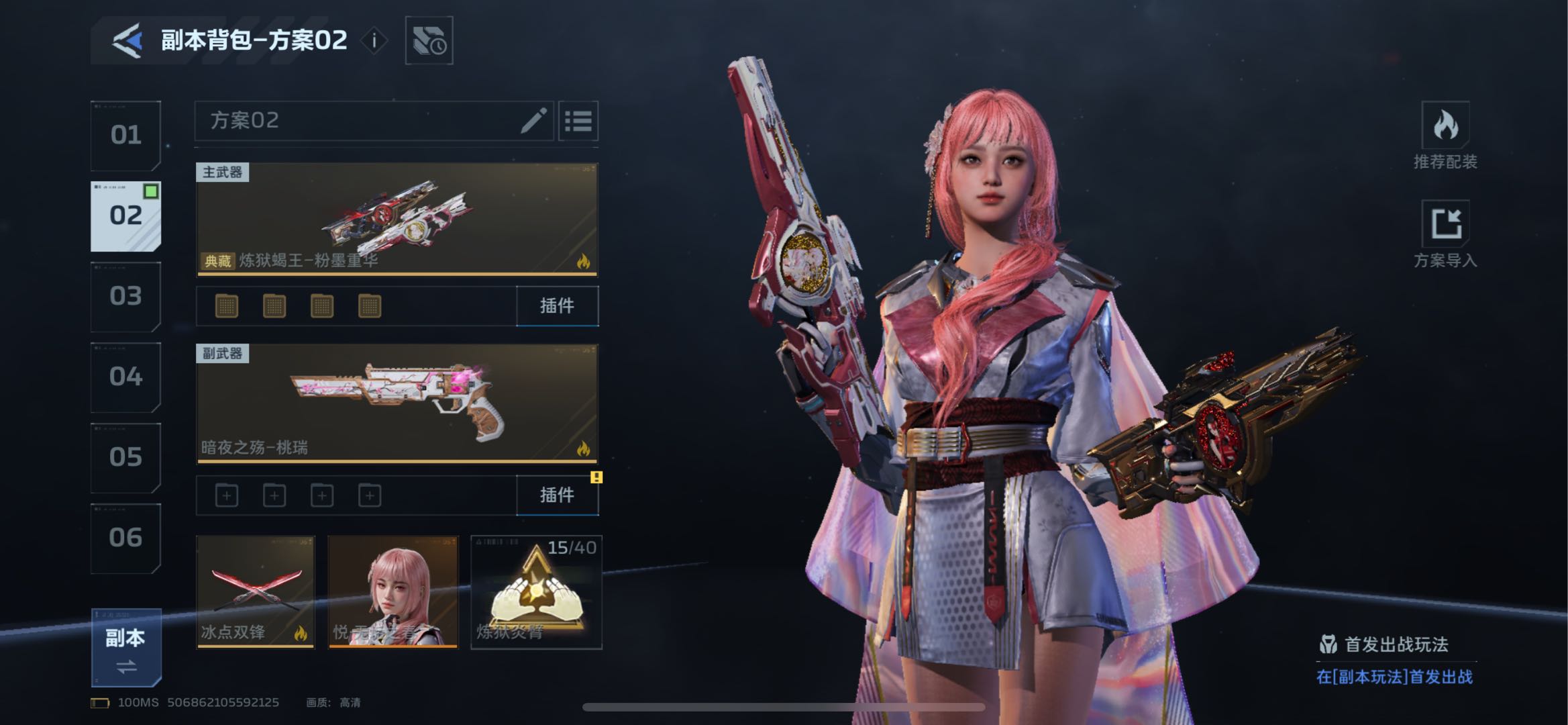The height and width of the screenshot is (725, 1568).
Task: Select the 炼狱炎臂 gloves slot
Action: click(536, 591)
